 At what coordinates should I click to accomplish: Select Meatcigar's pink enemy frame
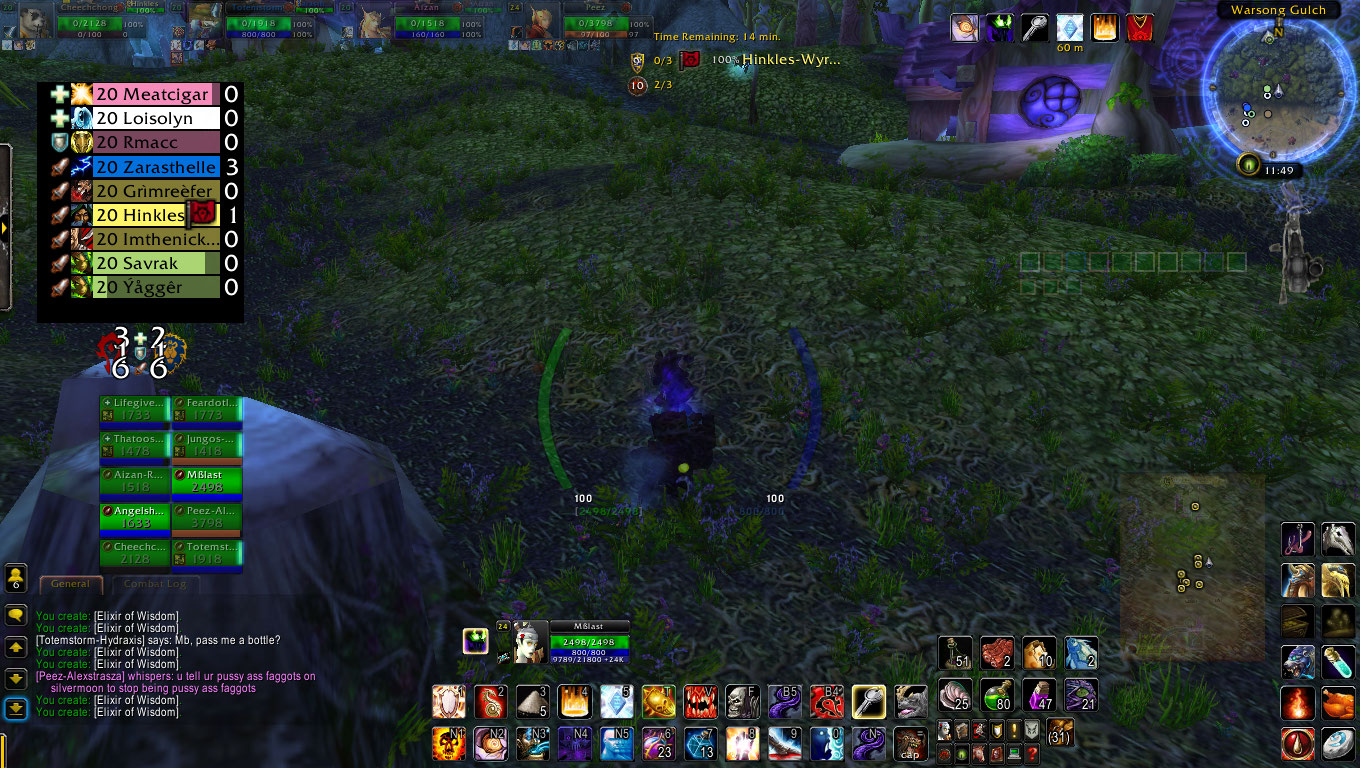(x=155, y=94)
